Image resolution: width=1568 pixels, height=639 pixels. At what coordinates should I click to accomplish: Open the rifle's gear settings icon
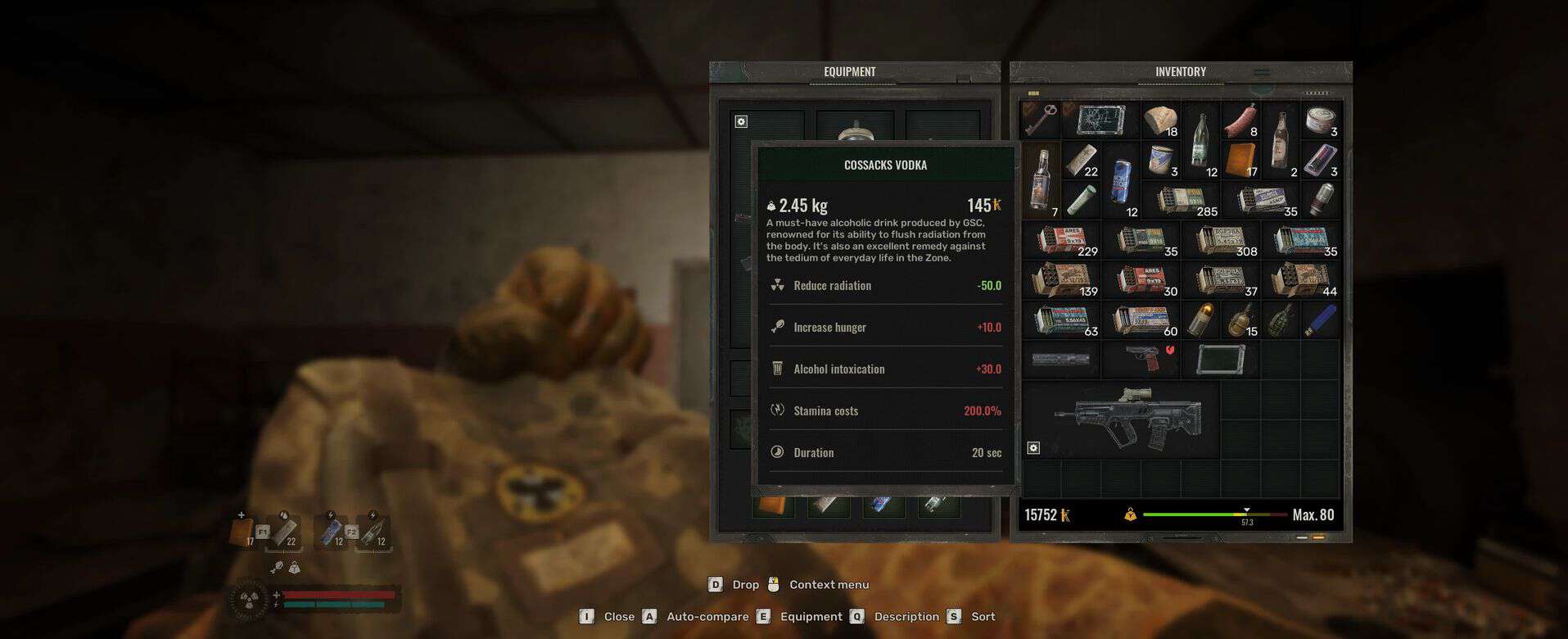point(1033,448)
